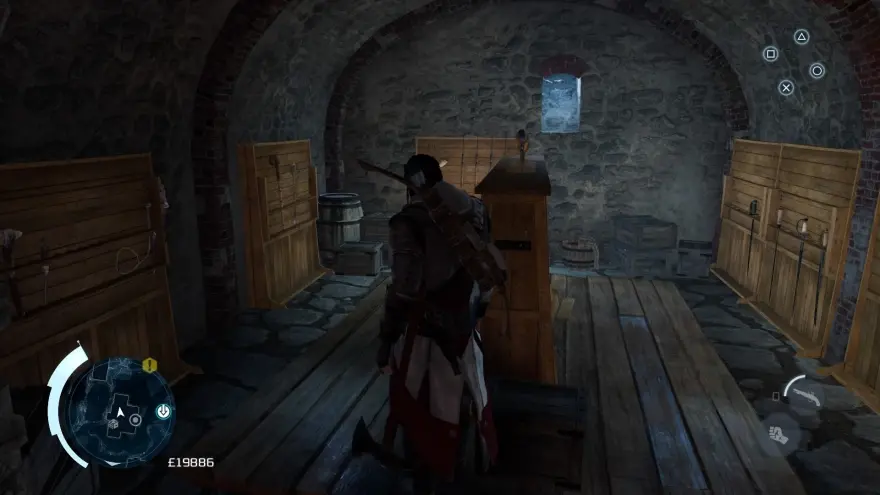The height and width of the screenshot is (495, 880).
Task: Select the cube icon on the minimap
Action: [x=113, y=424]
